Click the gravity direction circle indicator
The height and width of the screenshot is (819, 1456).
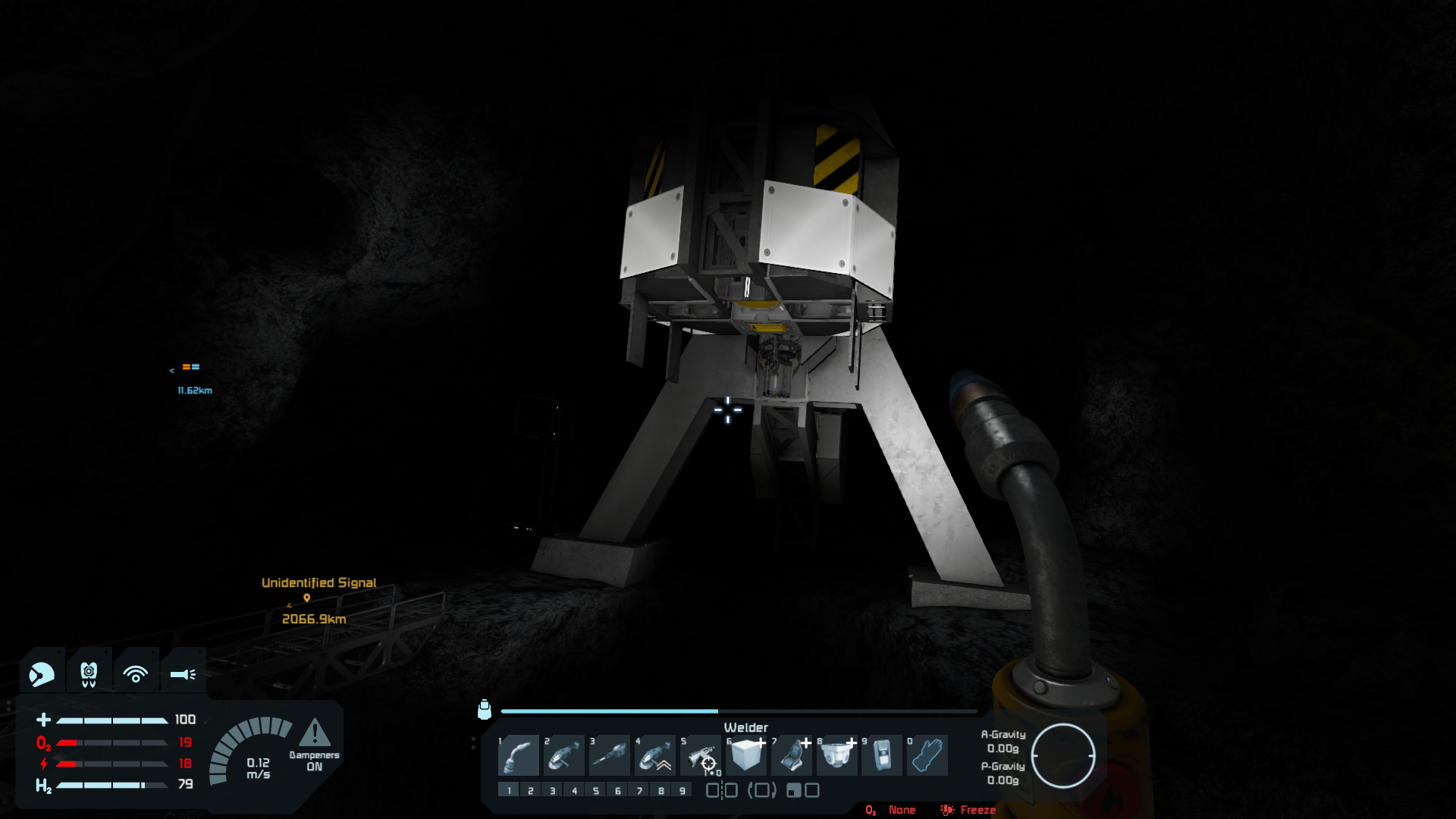(1062, 755)
